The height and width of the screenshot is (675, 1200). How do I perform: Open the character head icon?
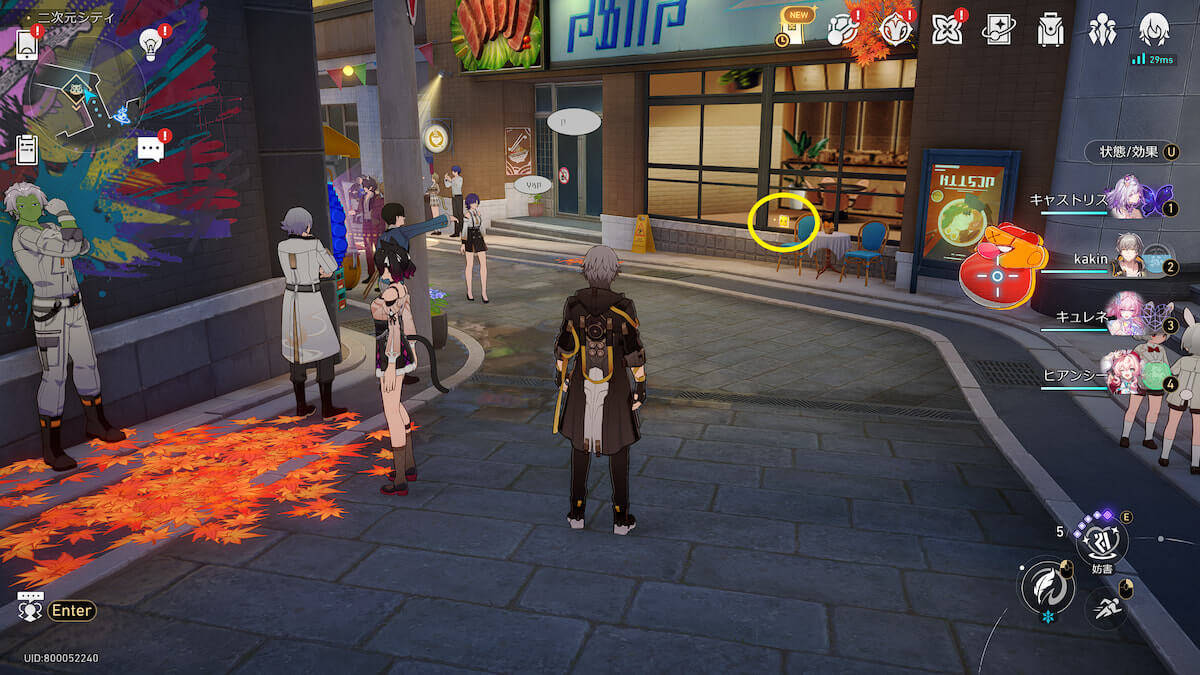(1154, 29)
